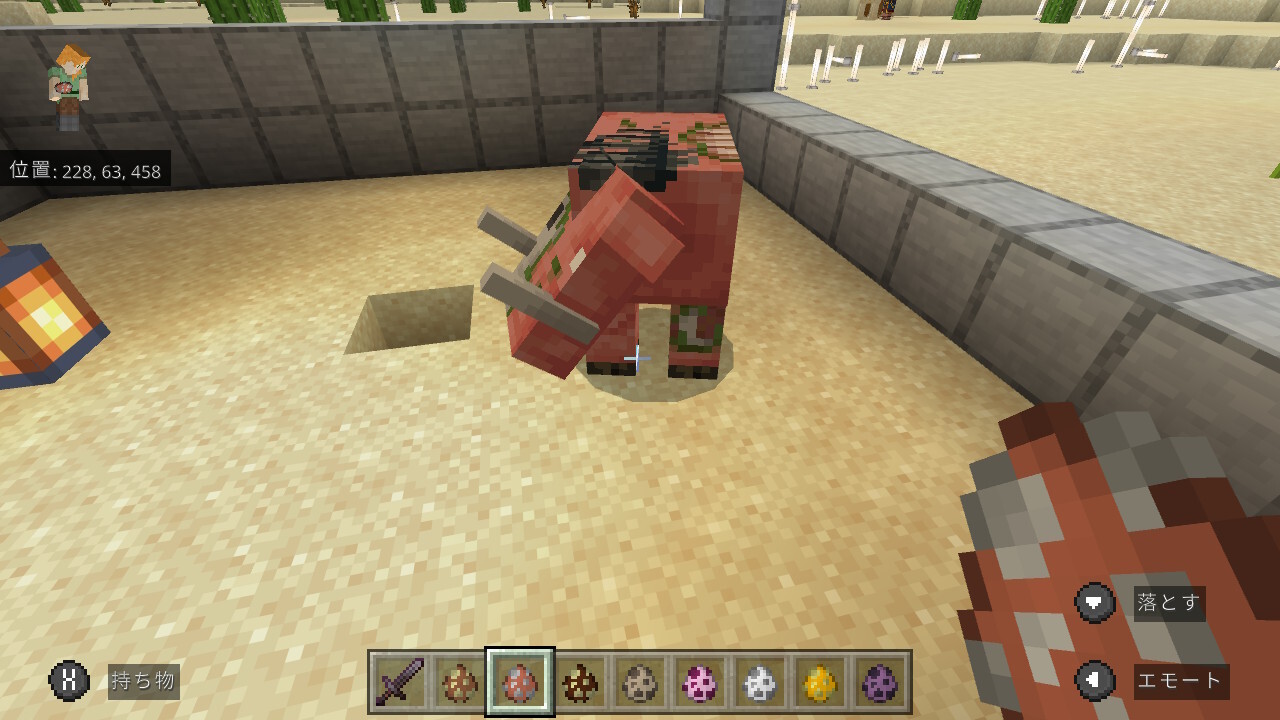Select the light brown spawn egg with tan spots
Viewport: 1280px width, 720px height.
click(x=460, y=682)
